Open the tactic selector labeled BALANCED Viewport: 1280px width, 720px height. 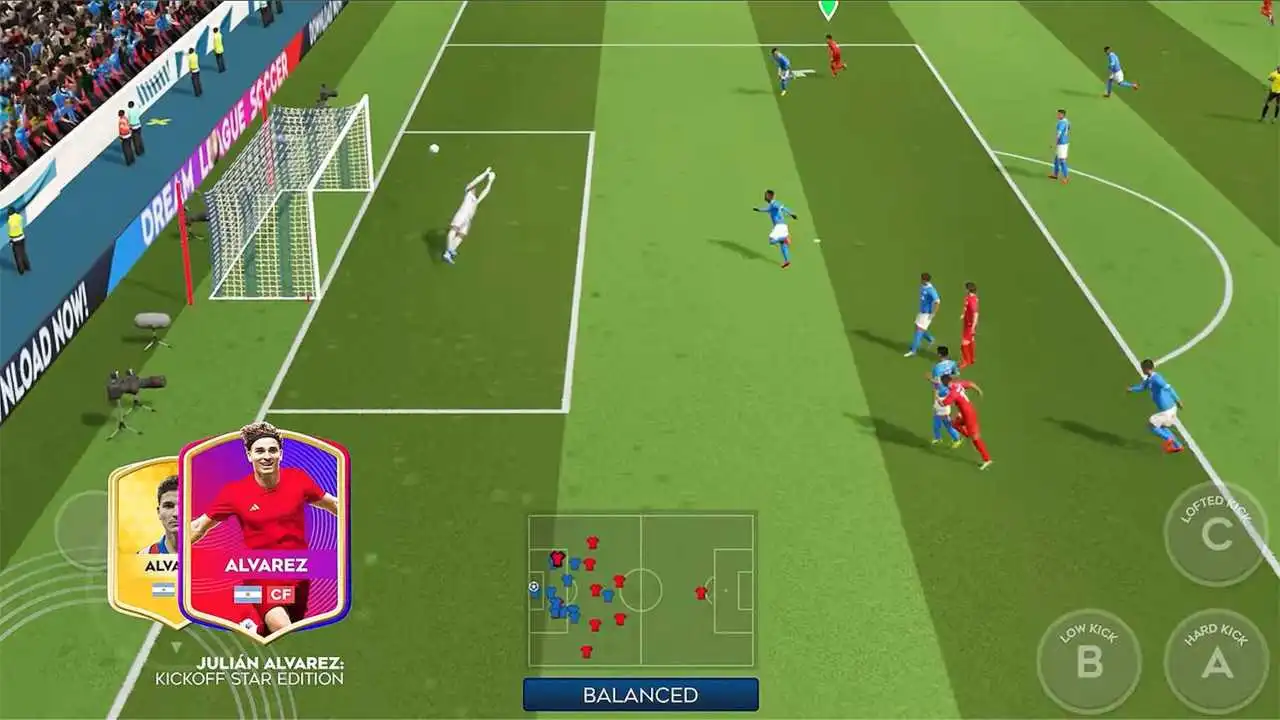[640, 691]
